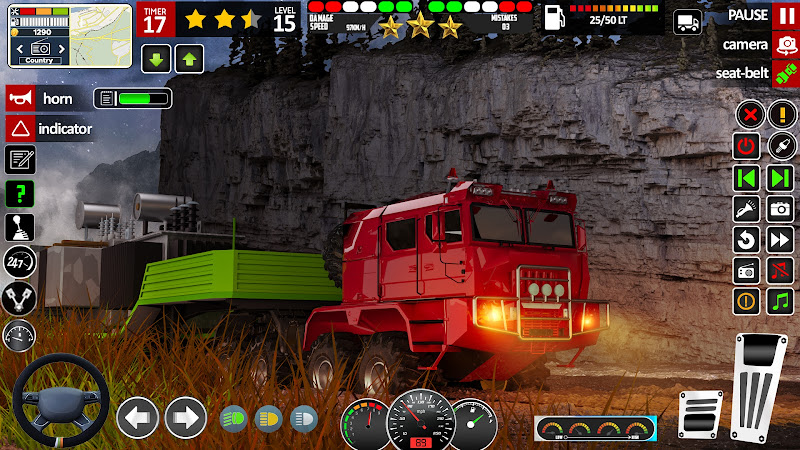This screenshot has width=800, height=450.
Task: Open the minimap in the corner
Action: coord(70,34)
